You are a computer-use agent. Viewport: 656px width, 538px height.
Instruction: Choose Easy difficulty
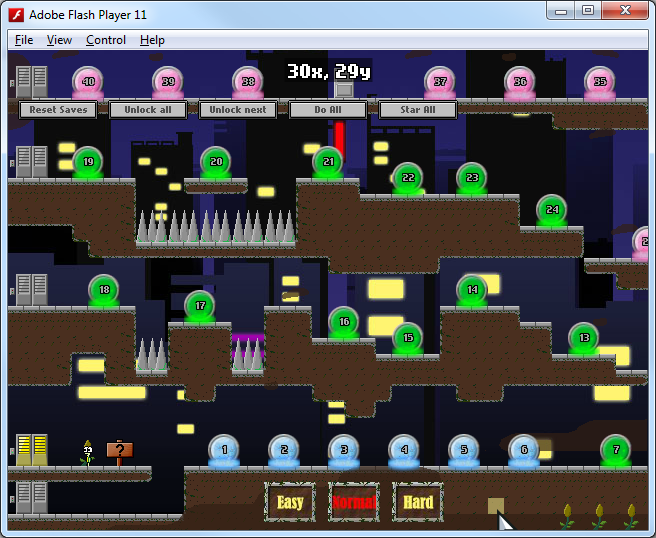tap(290, 502)
